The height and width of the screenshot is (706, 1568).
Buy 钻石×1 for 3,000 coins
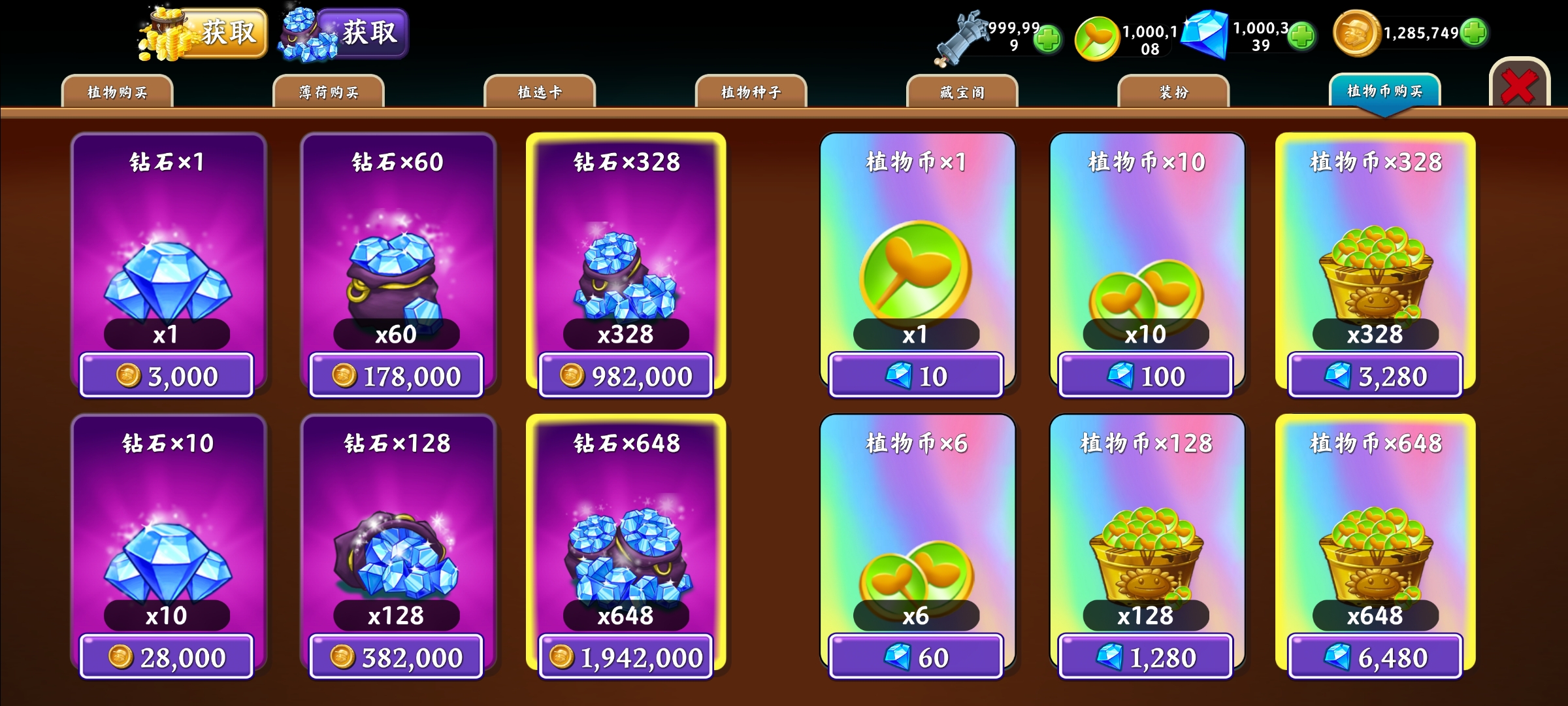tap(167, 376)
